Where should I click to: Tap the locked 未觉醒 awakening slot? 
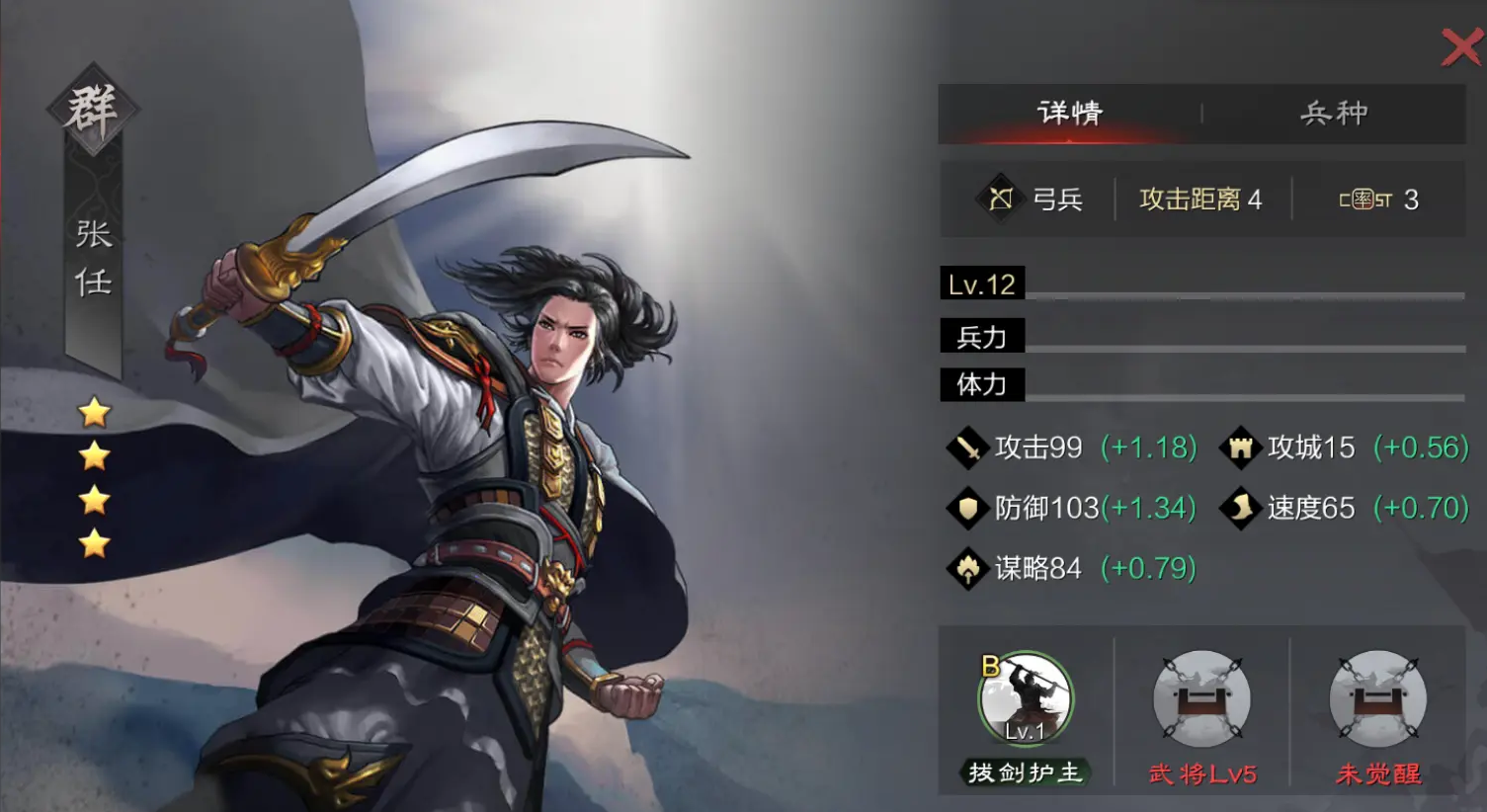(1377, 699)
